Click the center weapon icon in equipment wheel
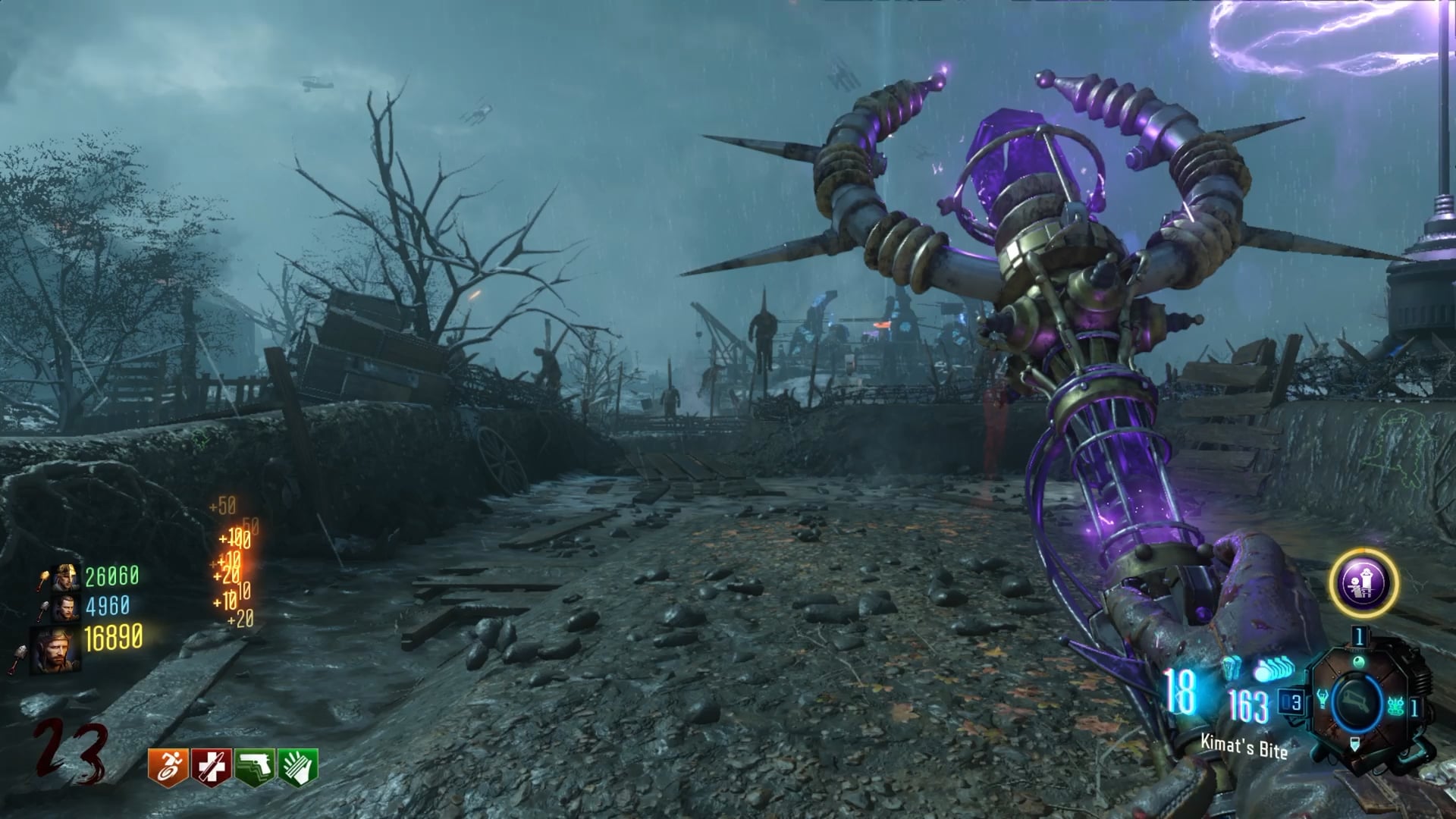The image size is (1456, 819). (1358, 701)
